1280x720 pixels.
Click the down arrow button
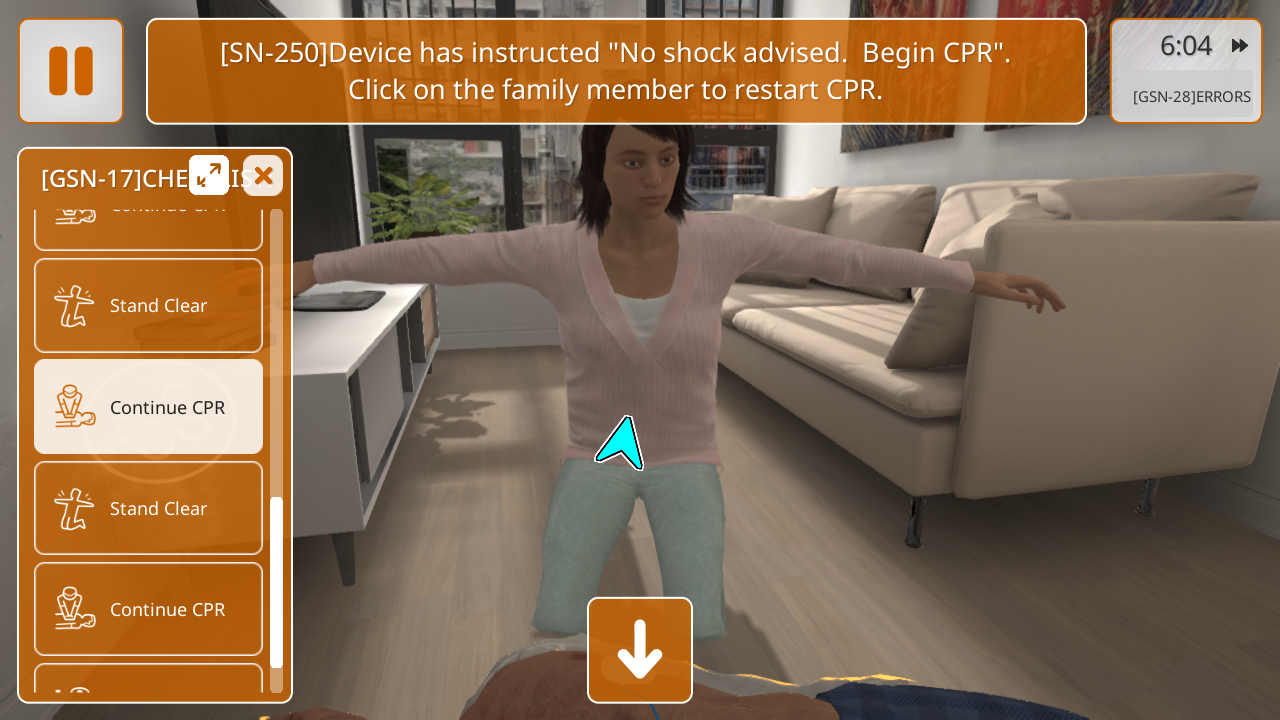[x=640, y=650]
